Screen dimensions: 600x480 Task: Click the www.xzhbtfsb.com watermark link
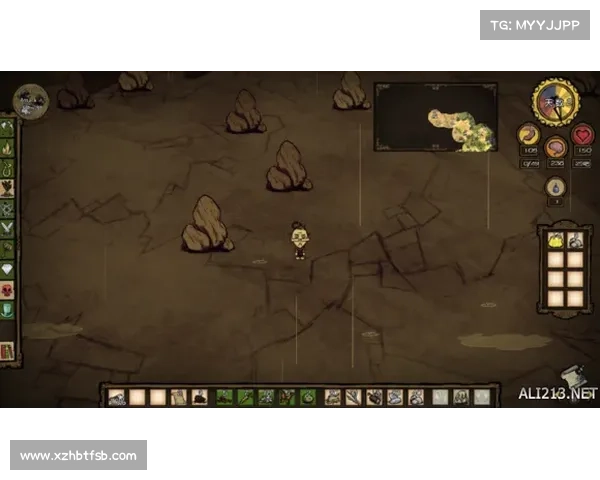pyautogui.click(x=79, y=456)
